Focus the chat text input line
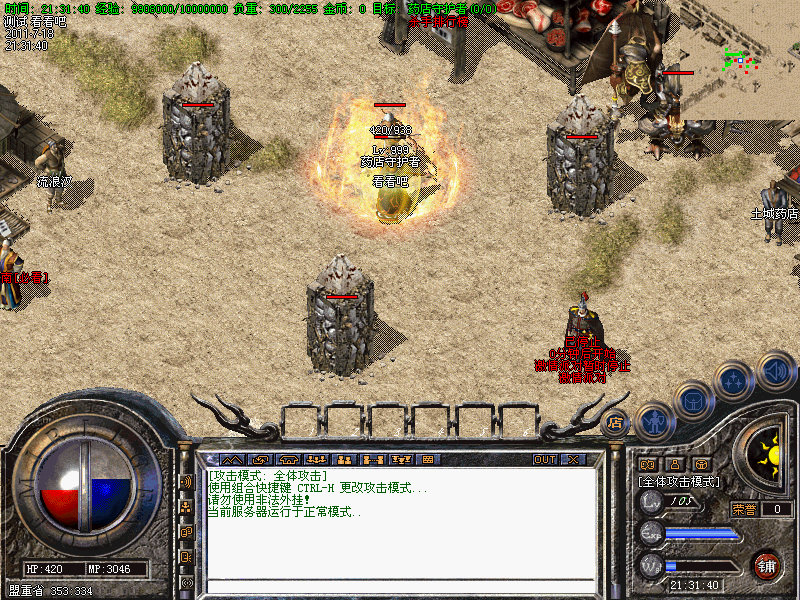The image size is (800, 600). [x=400, y=585]
